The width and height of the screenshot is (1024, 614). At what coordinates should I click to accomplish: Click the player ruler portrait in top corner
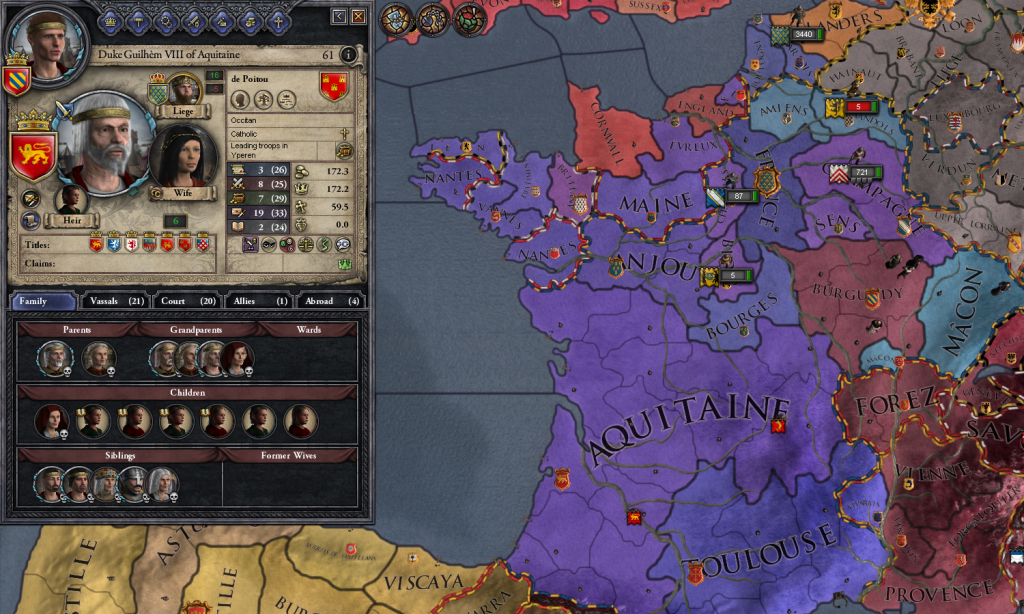[38, 38]
